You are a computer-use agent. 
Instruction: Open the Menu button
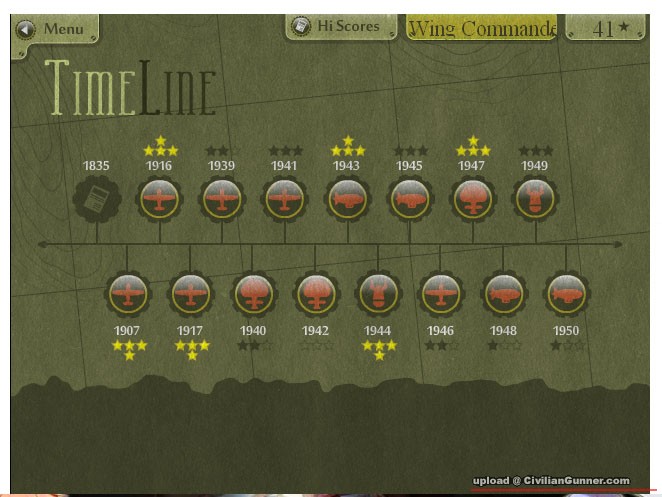click(x=55, y=28)
